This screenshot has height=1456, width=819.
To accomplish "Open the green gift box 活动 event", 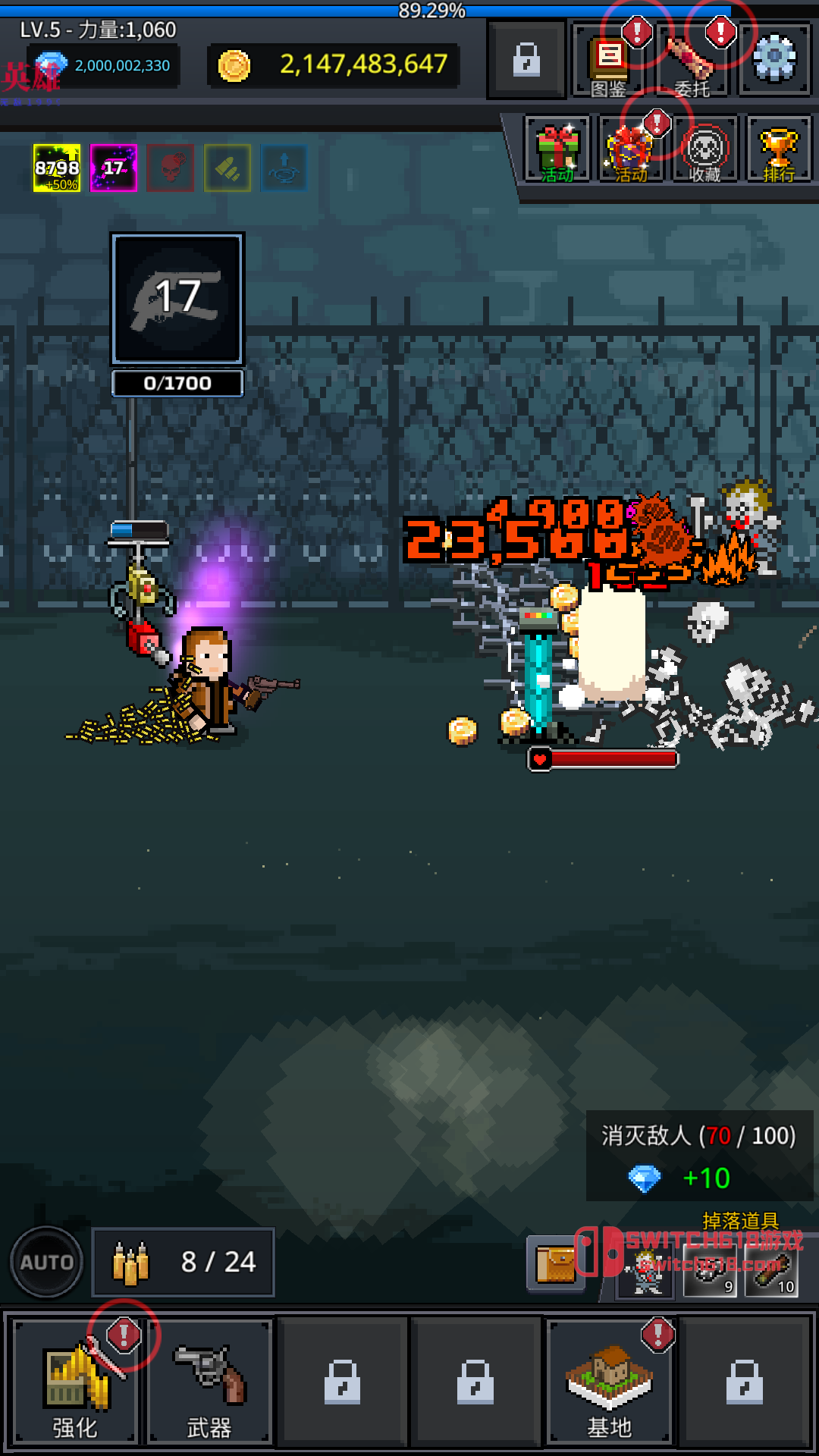I will 557,149.
